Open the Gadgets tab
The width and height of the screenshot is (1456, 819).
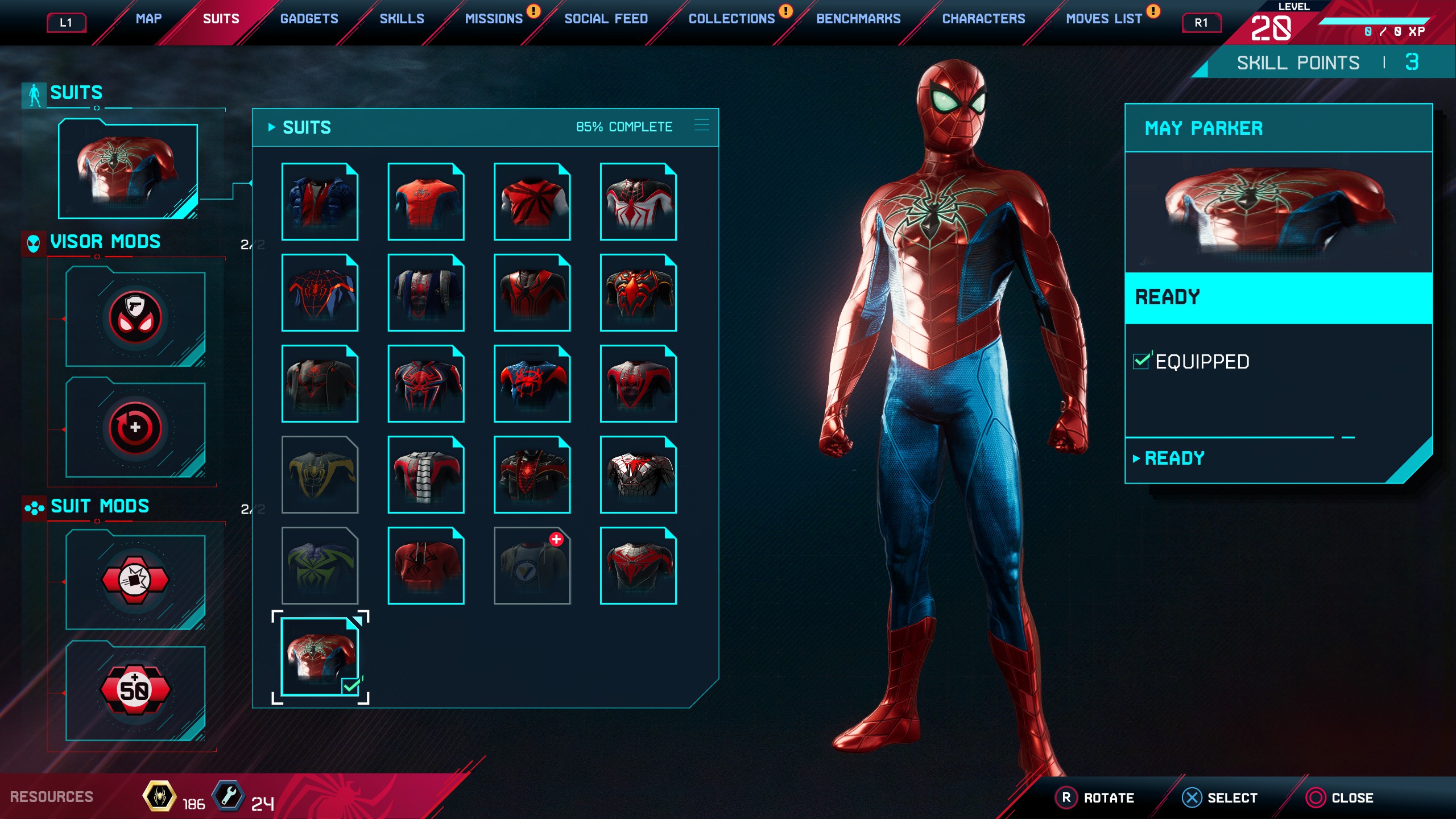309,19
